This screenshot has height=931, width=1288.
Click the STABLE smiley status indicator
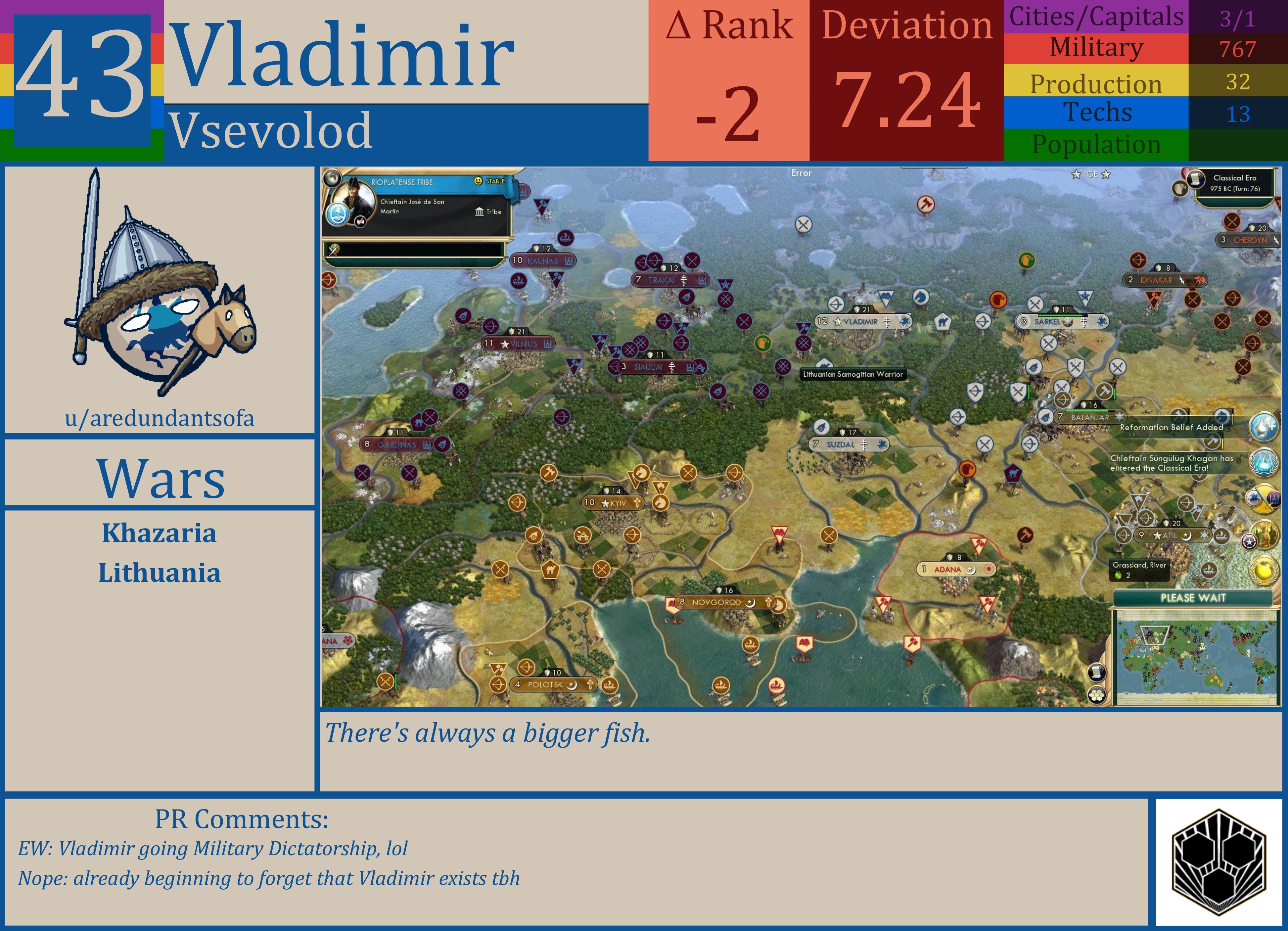[479, 181]
